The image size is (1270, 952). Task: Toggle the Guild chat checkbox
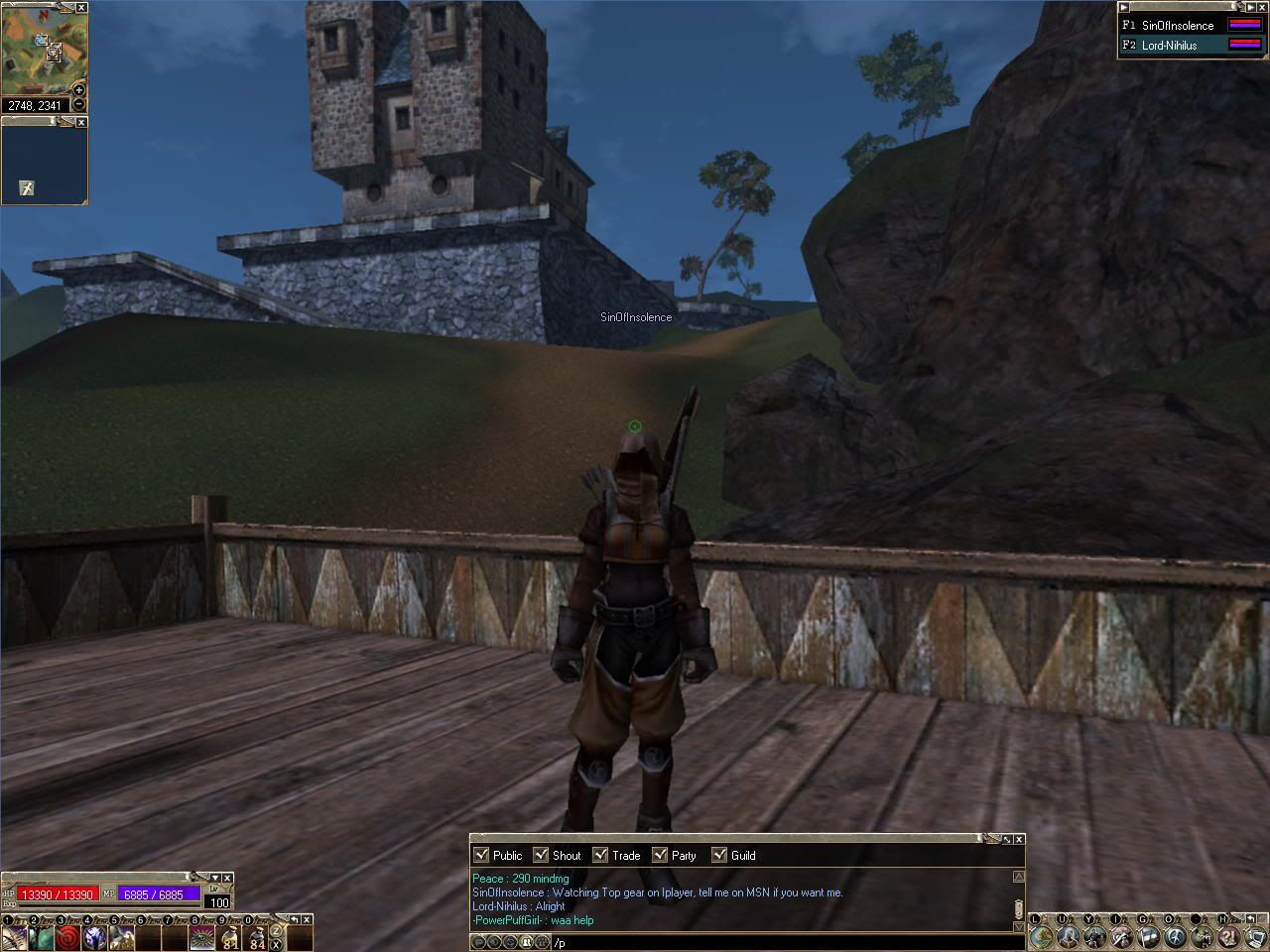[719, 855]
